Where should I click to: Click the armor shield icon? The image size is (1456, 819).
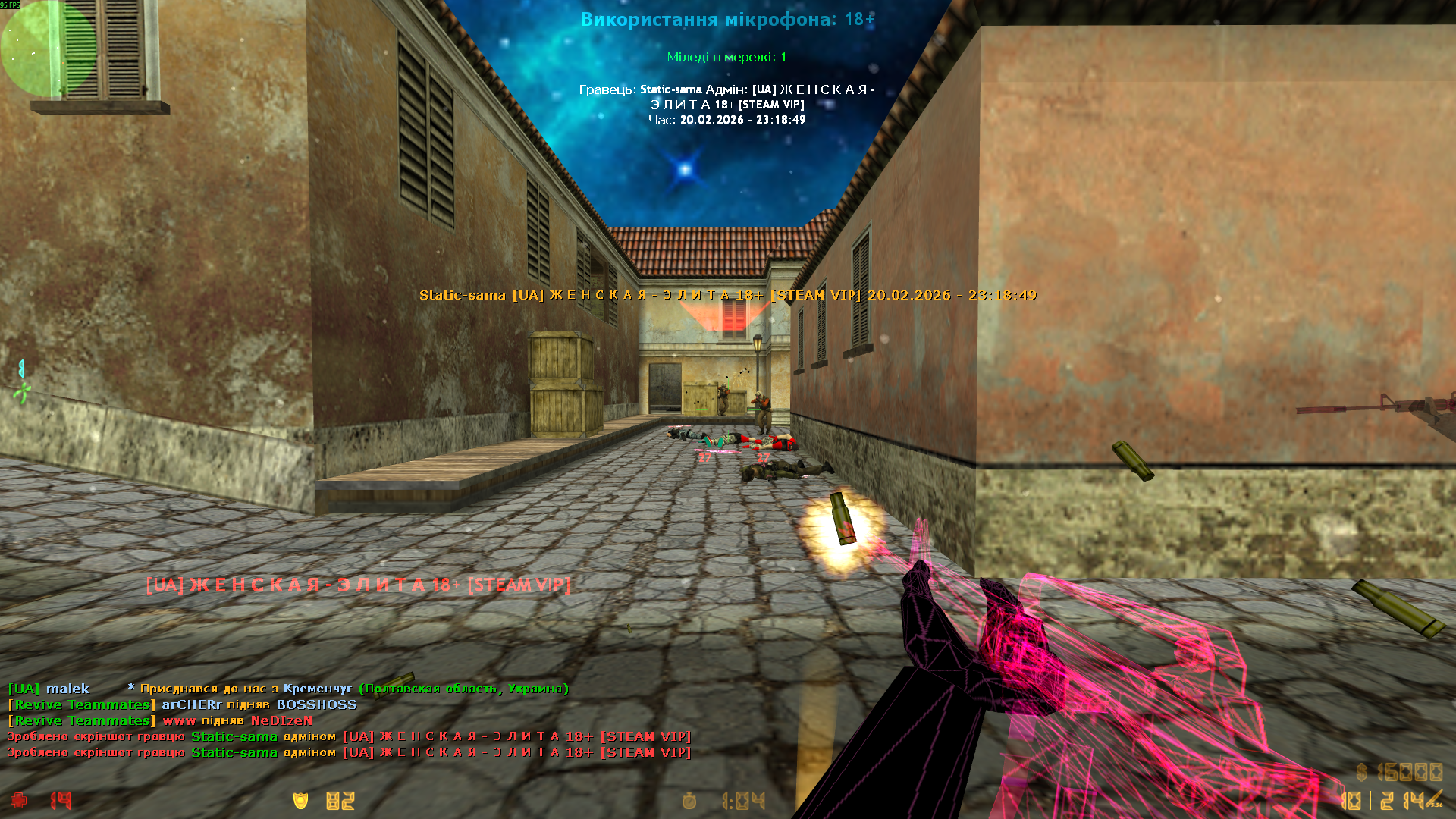tap(301, 800)
